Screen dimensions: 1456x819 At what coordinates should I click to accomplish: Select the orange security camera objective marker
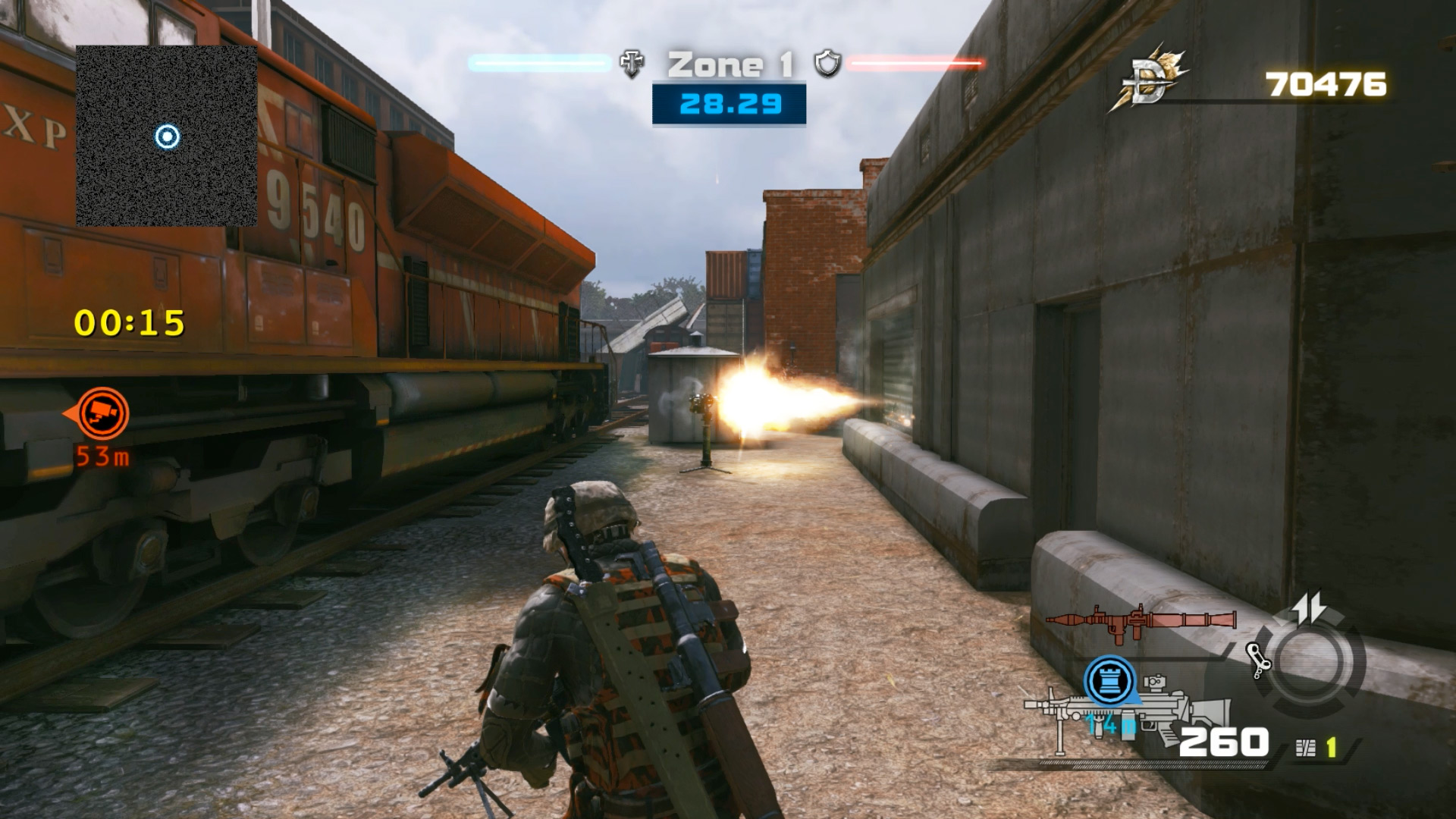click(x=102, y=413)
